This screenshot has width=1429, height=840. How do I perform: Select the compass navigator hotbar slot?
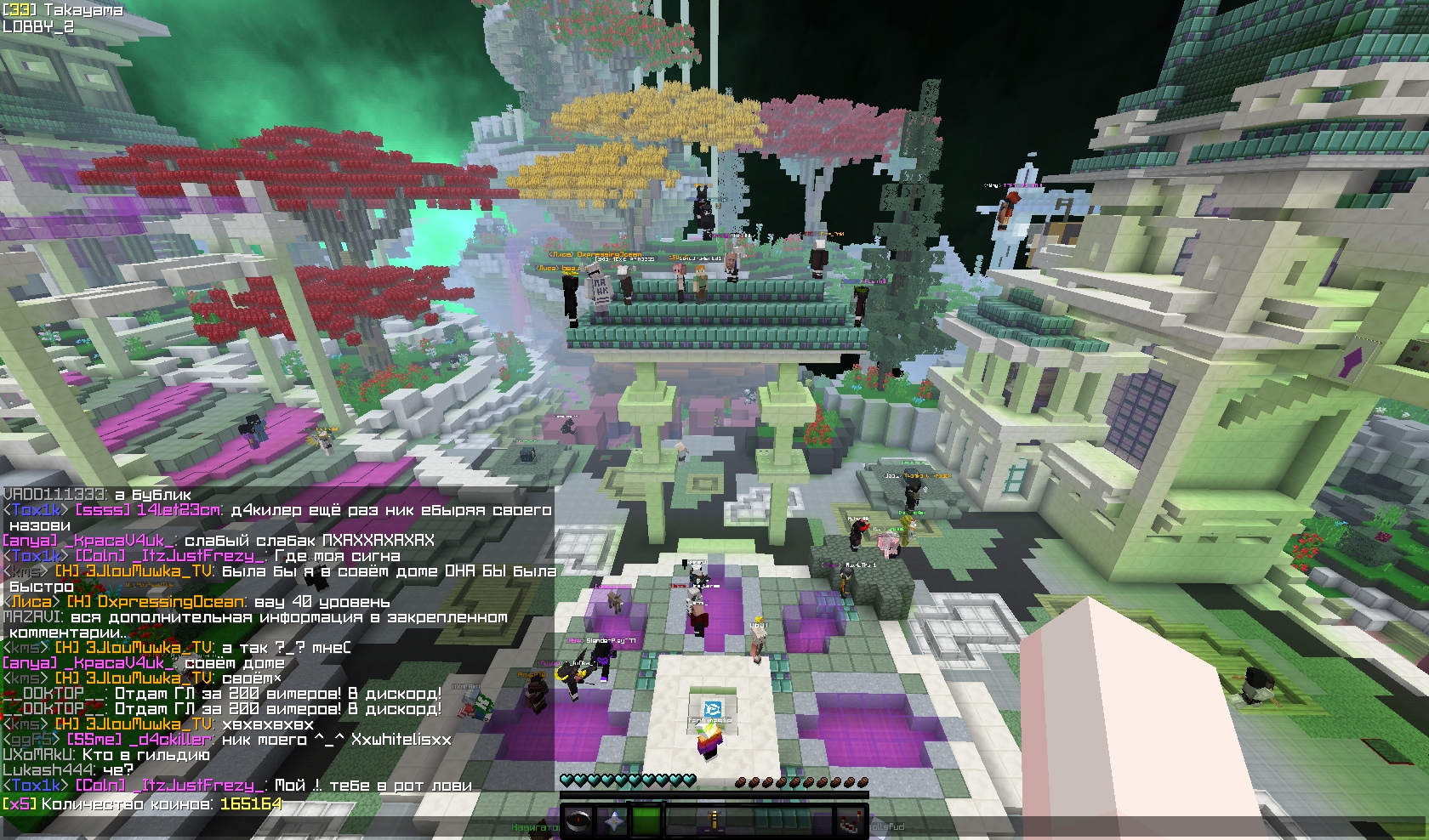pyautogui.click(x=578, y=821)
